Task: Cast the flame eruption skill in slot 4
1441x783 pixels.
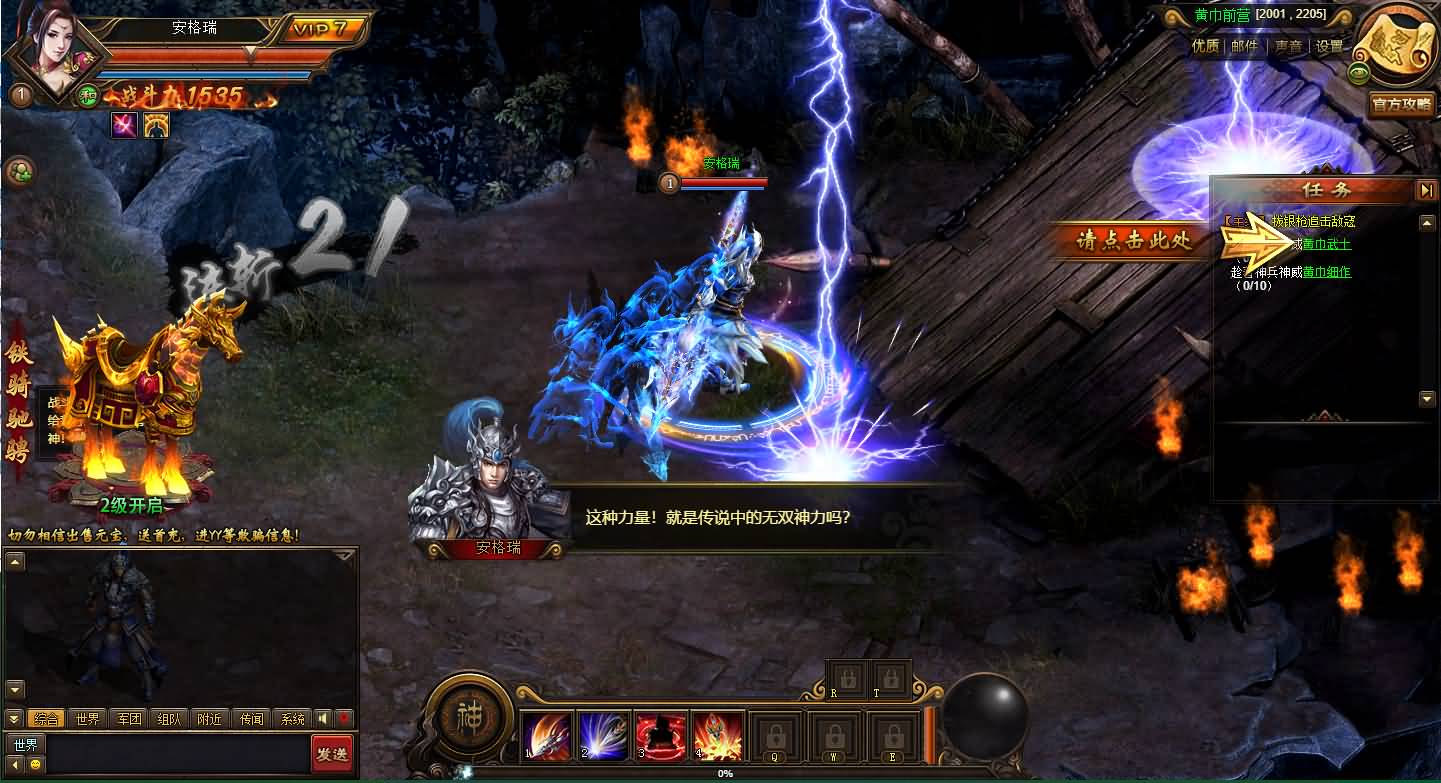Action: (717, 737)
